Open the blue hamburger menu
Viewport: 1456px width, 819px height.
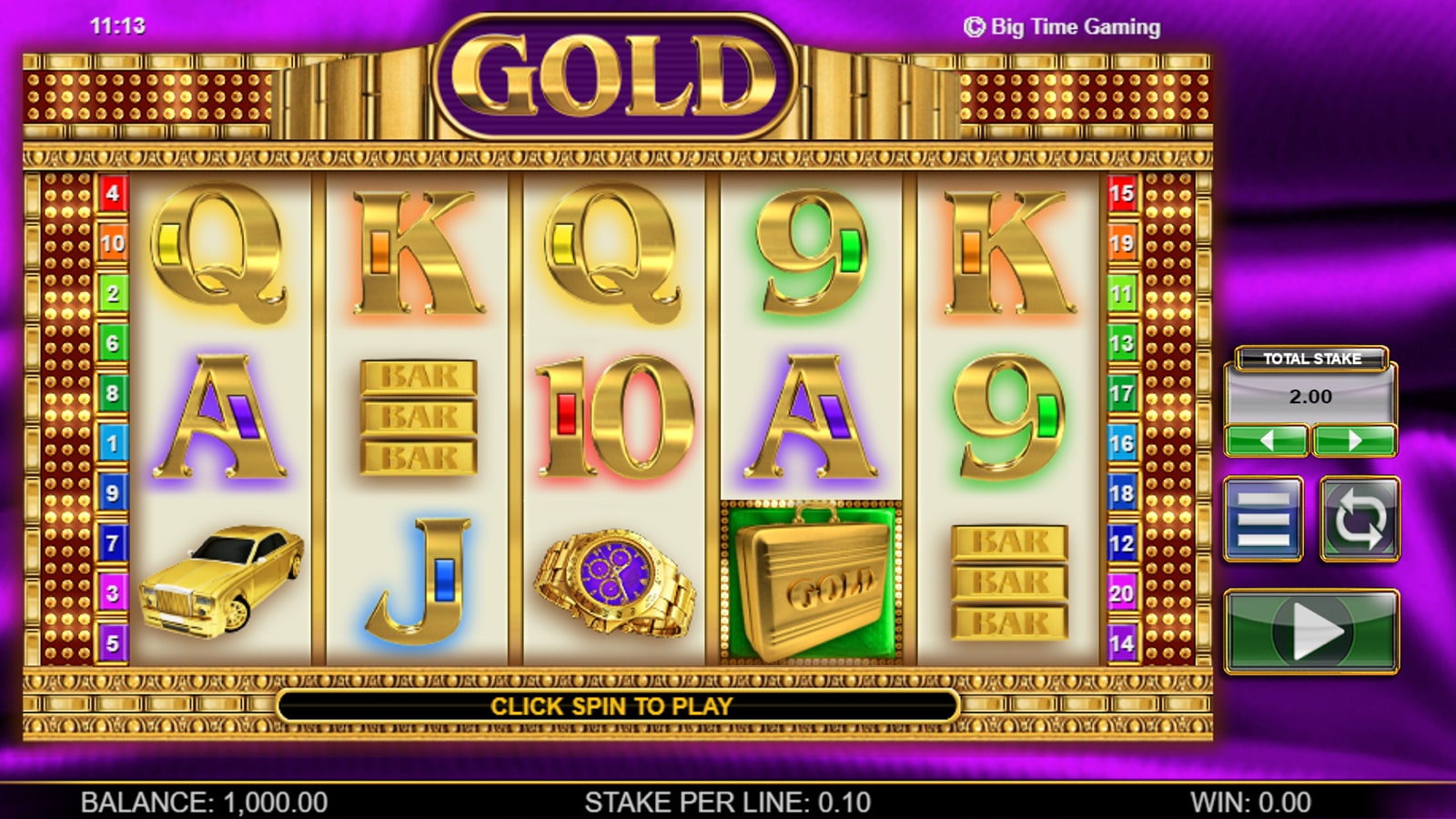1263,518
